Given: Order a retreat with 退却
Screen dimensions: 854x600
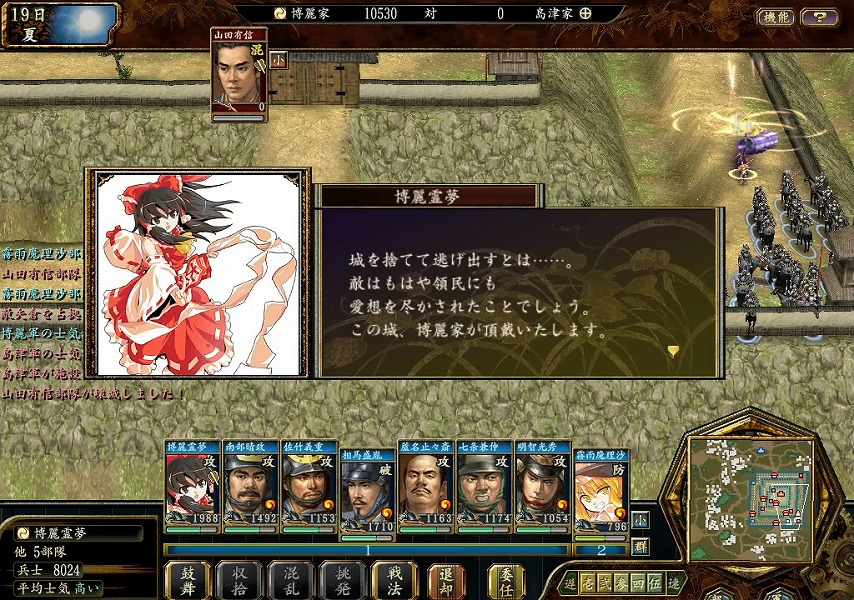Looking at the screenshot, I should pos(446,580).
